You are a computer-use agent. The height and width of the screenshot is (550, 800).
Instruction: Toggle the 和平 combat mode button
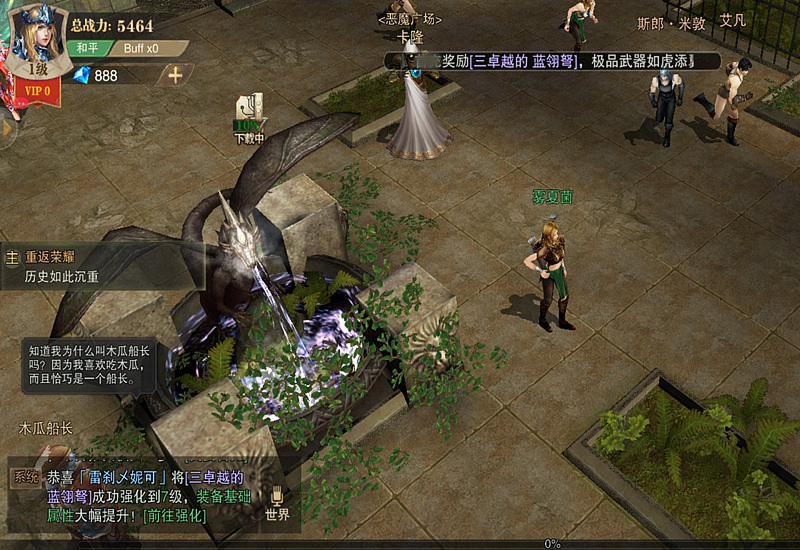pyautogui.click(x=87, y=48)
